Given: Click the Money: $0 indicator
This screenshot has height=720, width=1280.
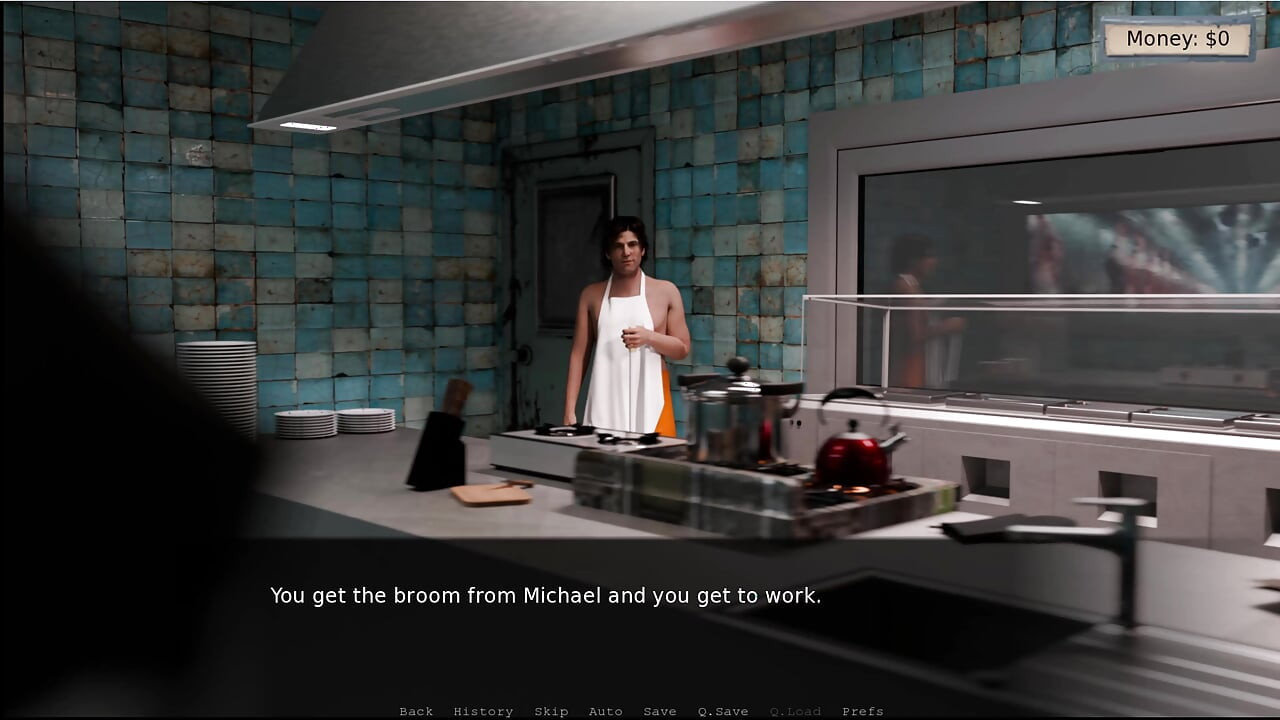Looking at the screenshot, I should pos(1178,38).
